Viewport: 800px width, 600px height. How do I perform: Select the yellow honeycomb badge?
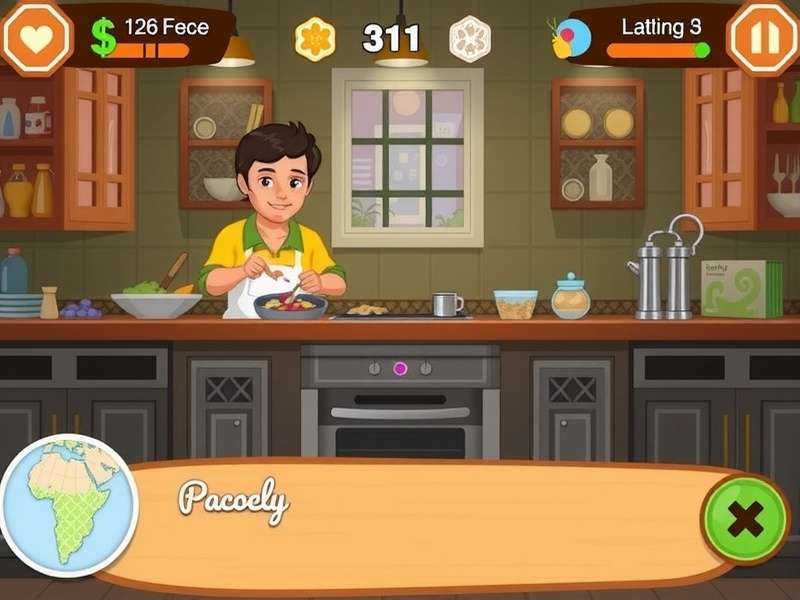[315, 39]
